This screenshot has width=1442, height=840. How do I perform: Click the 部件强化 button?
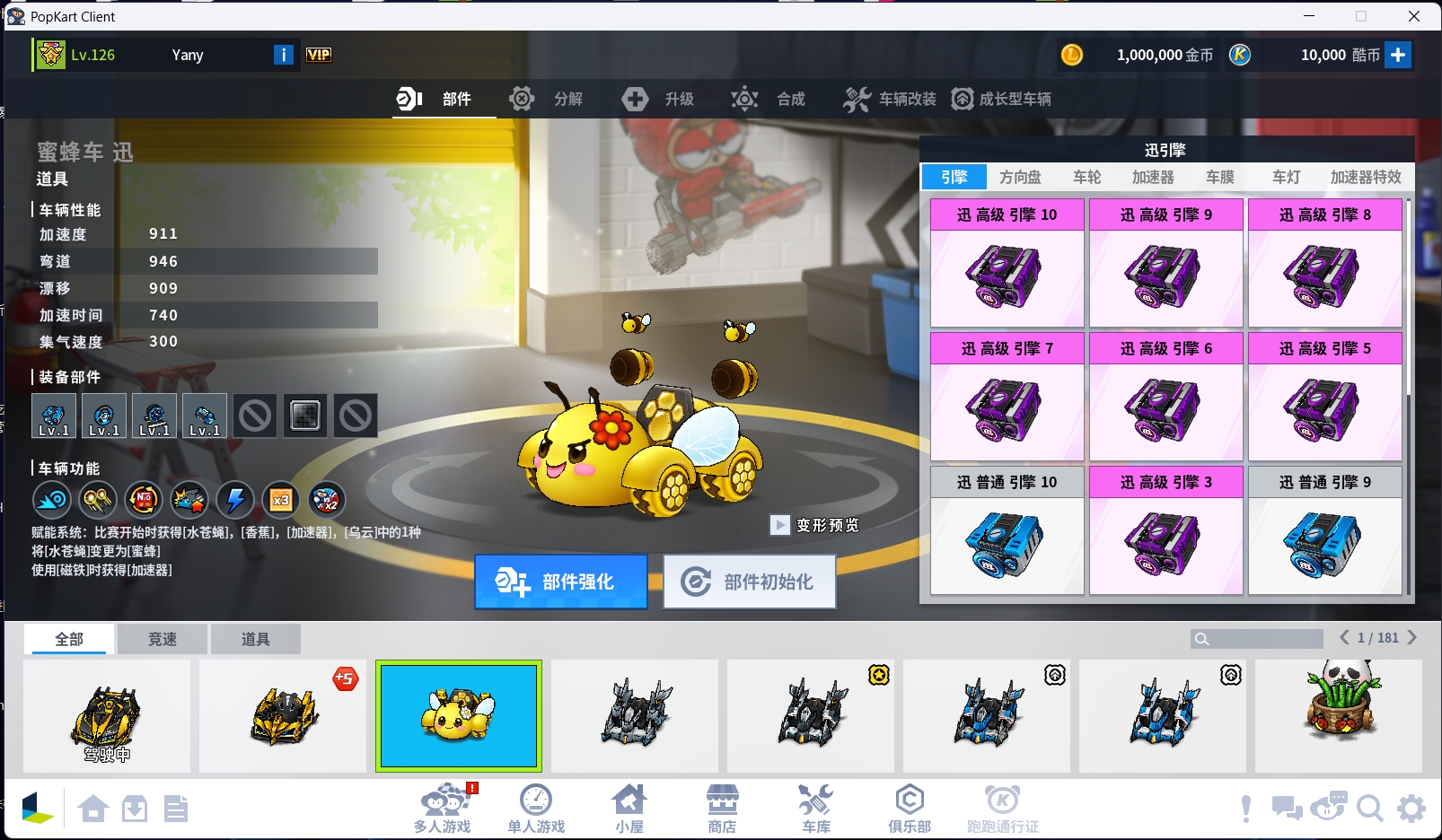561,582
